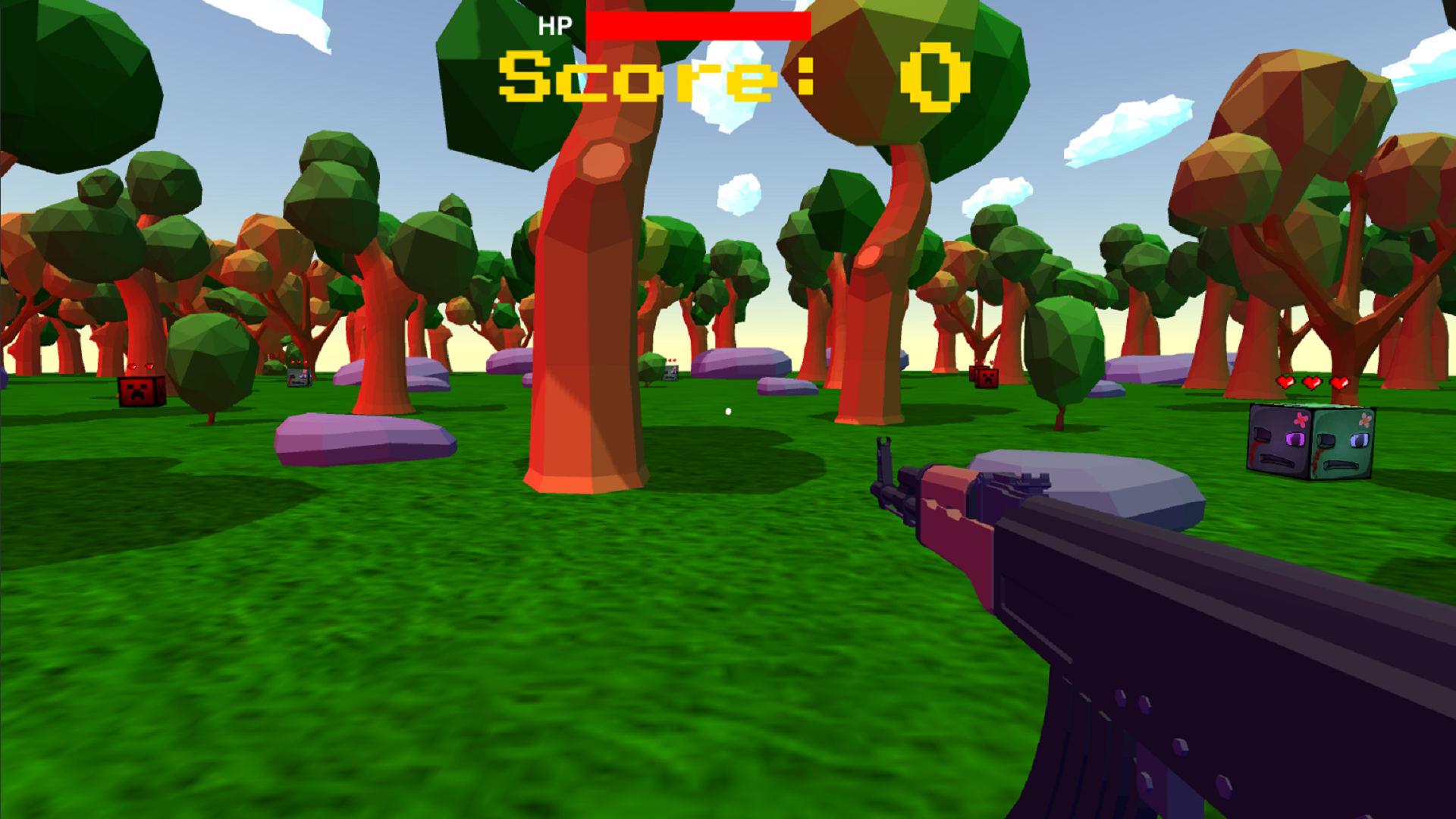Click the AK rifle's front sight post
Image resolution: width=1456 pixels, height=819 pixels.
click(884, 447)
